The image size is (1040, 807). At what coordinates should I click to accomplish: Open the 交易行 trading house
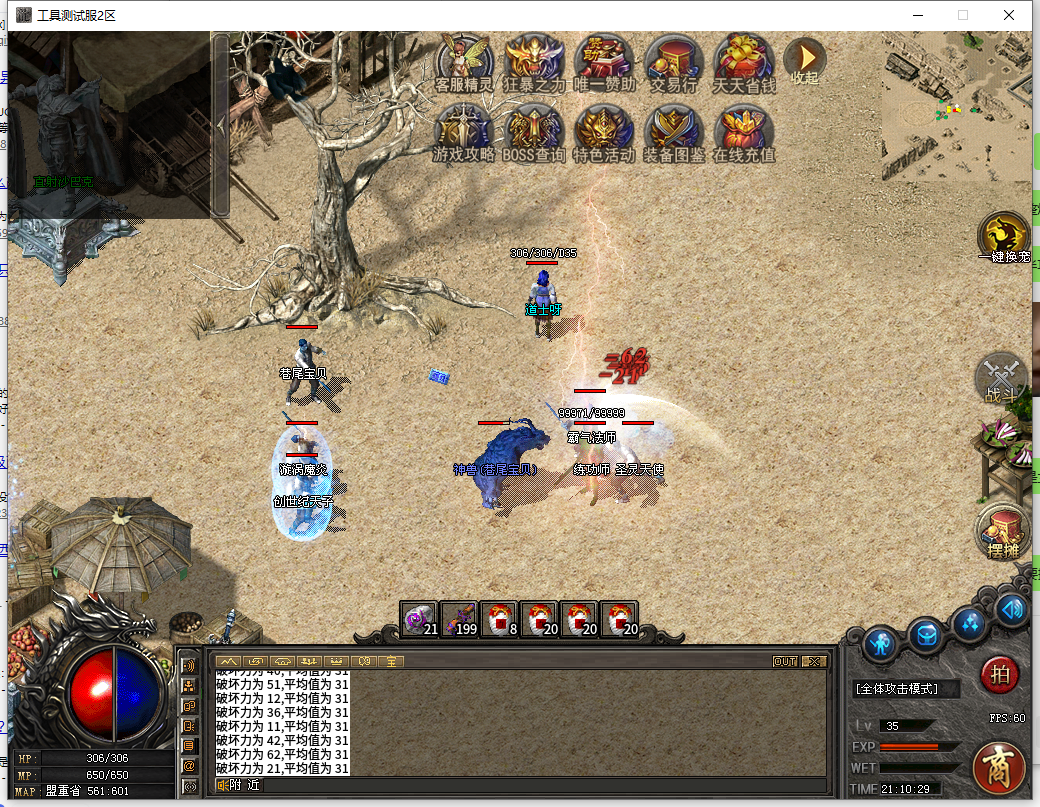point(674,62)
